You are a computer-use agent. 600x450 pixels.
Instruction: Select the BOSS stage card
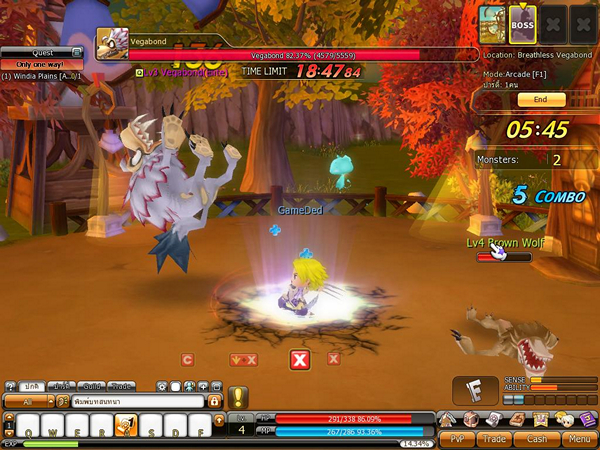523,21
